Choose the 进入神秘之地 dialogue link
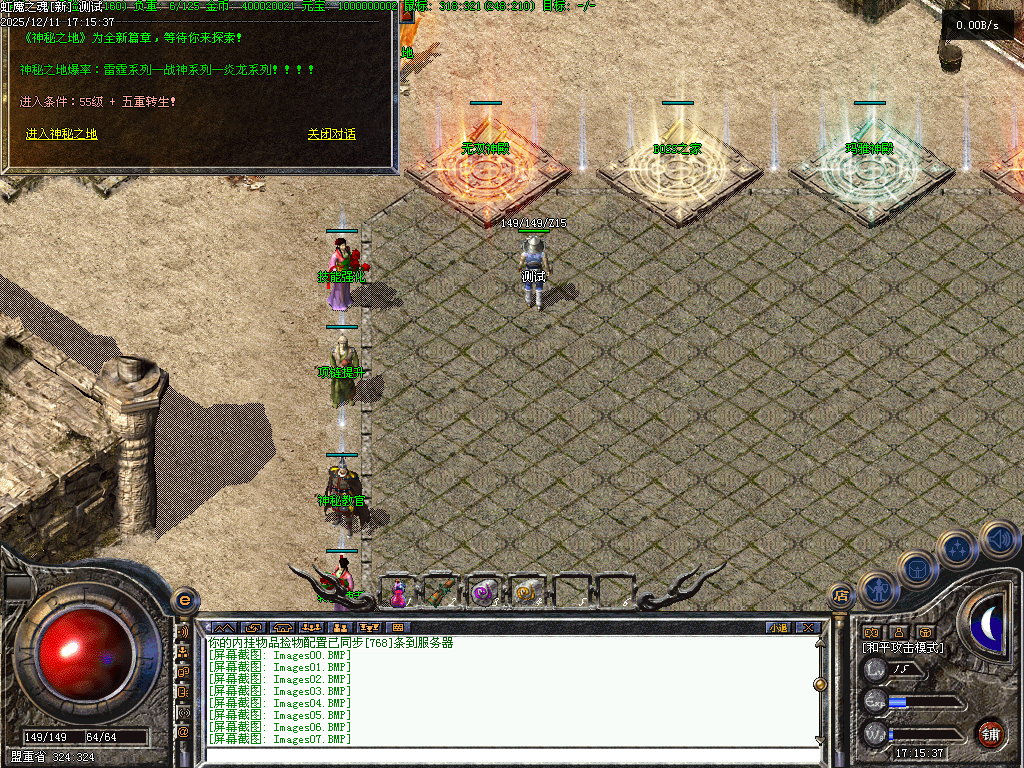 click(x=61, y=134)
